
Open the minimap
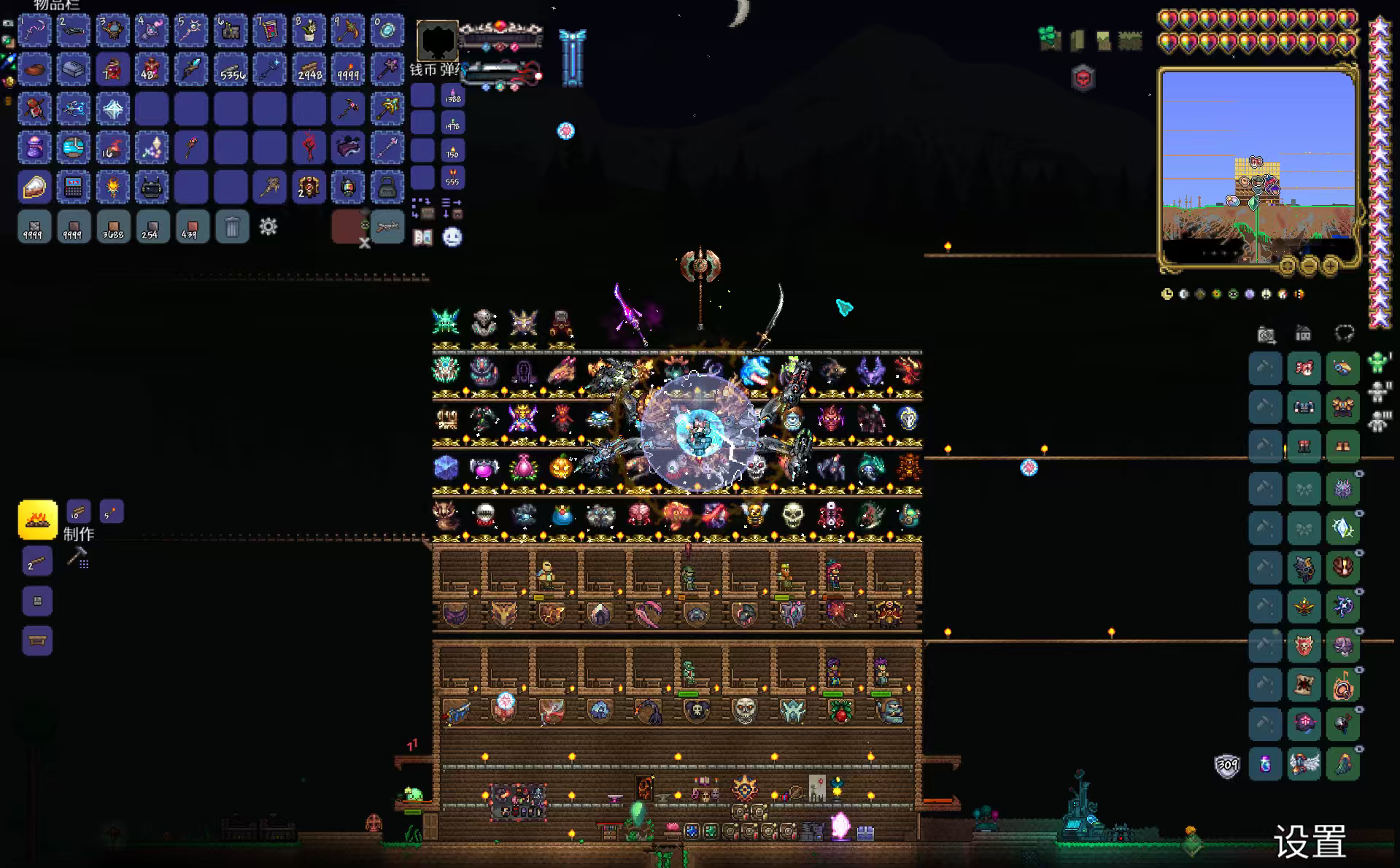pyautogui.click(x=1258, y=166)
